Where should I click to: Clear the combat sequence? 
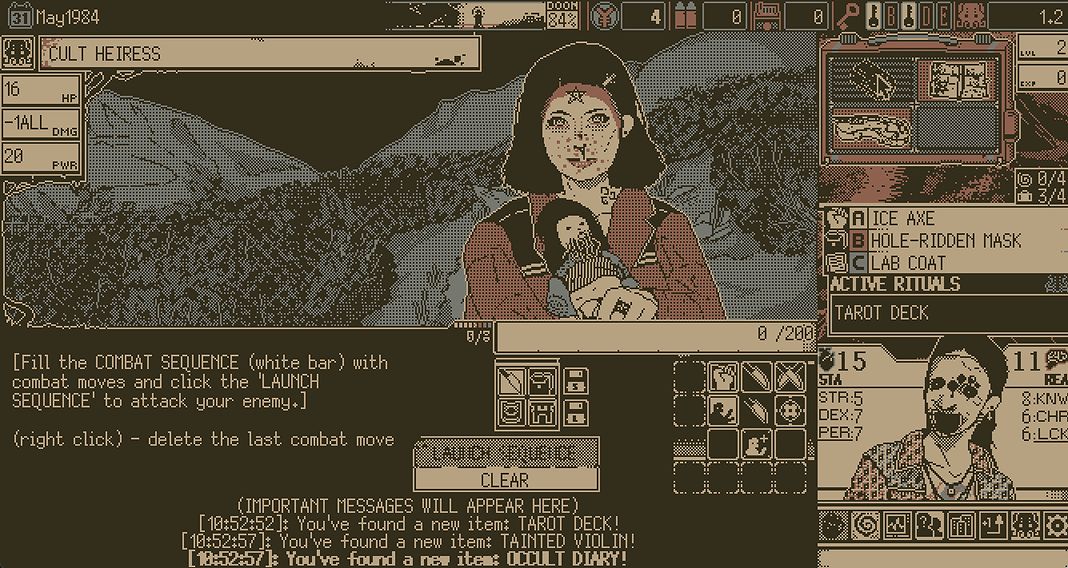pyautogui.click(x=506, y=480)
